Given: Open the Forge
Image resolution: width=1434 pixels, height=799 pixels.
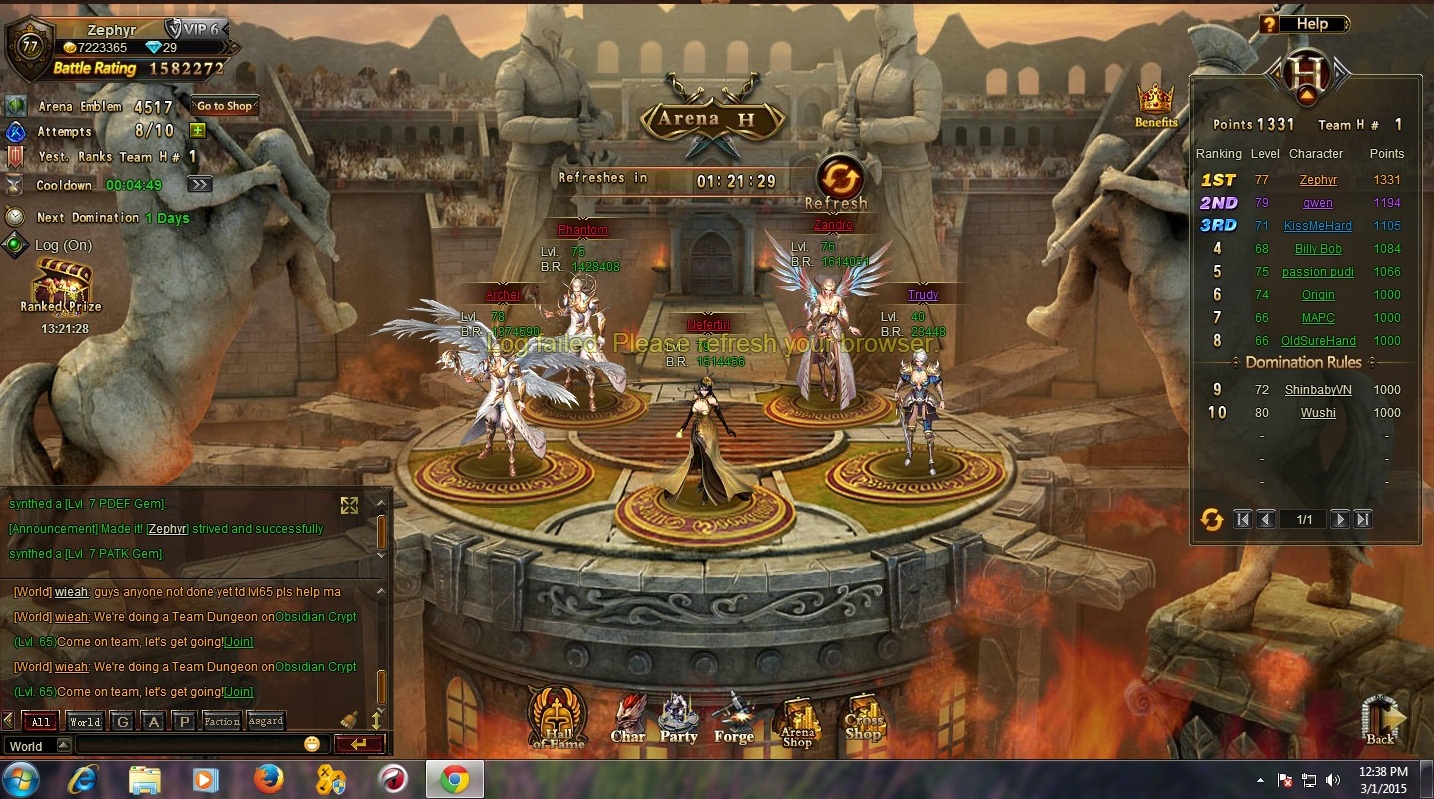Looking at the screenshot, I should [733, 720].
